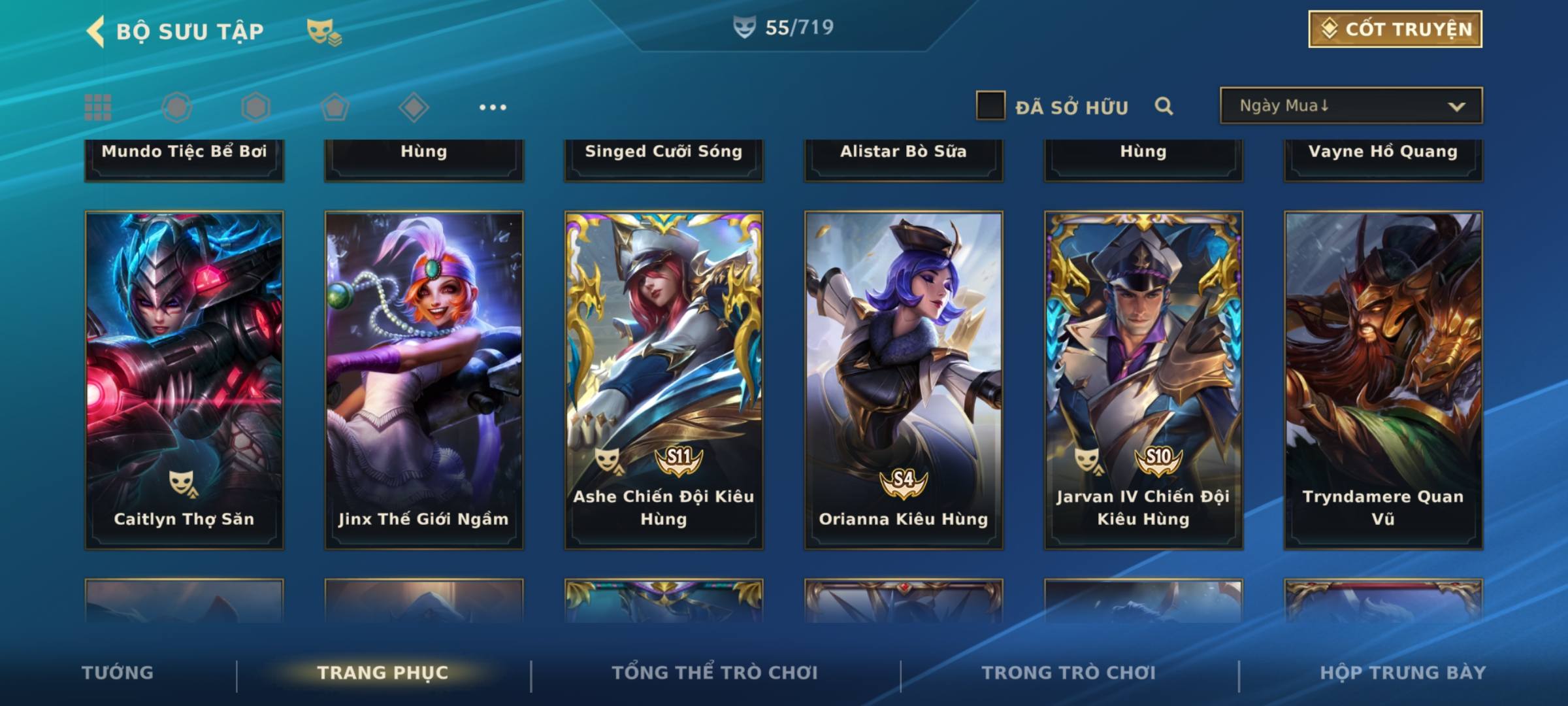Open Orianna Kiêu Hùng skin card
This screenshot has height=706, width=1568.
pos(904,379)
